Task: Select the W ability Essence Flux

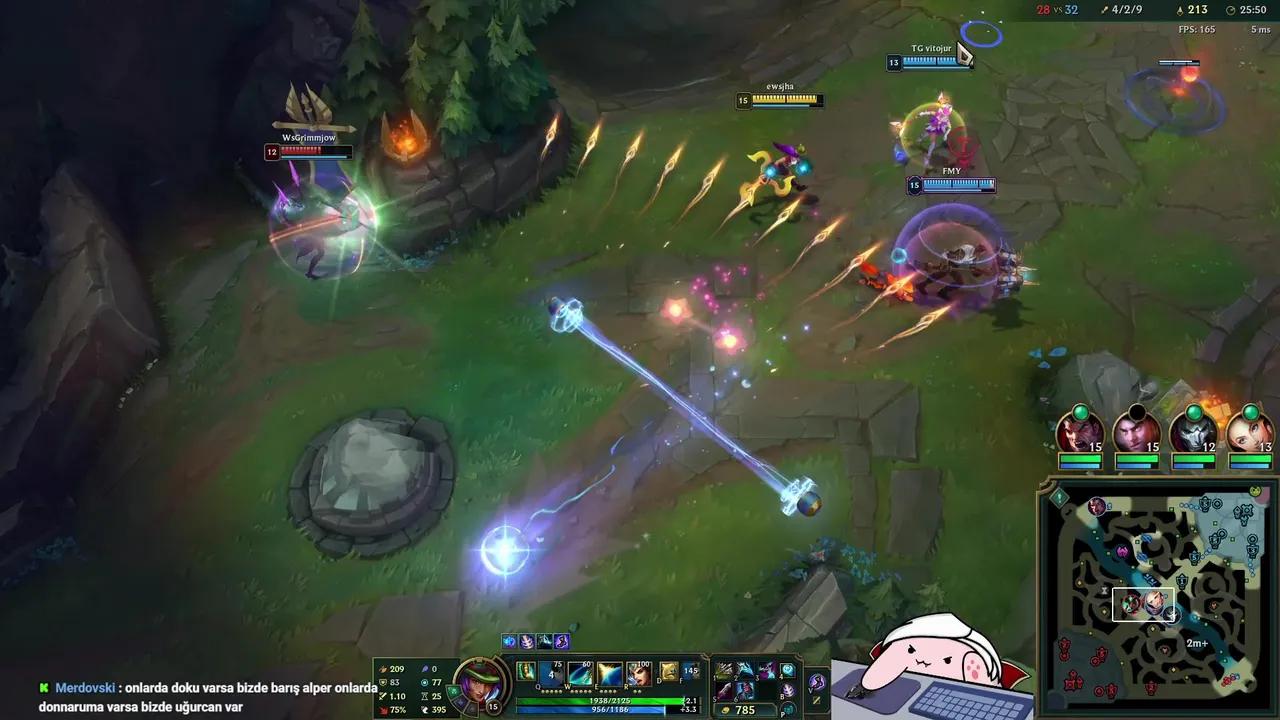Action: pos(580,673)
